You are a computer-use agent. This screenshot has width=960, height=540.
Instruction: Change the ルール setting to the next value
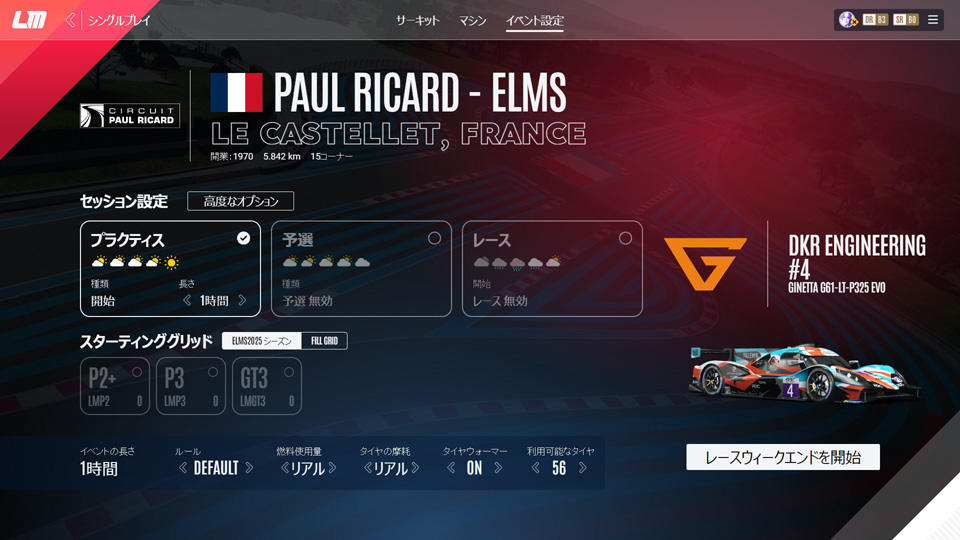pyautogui.click(x=249, y=468)
